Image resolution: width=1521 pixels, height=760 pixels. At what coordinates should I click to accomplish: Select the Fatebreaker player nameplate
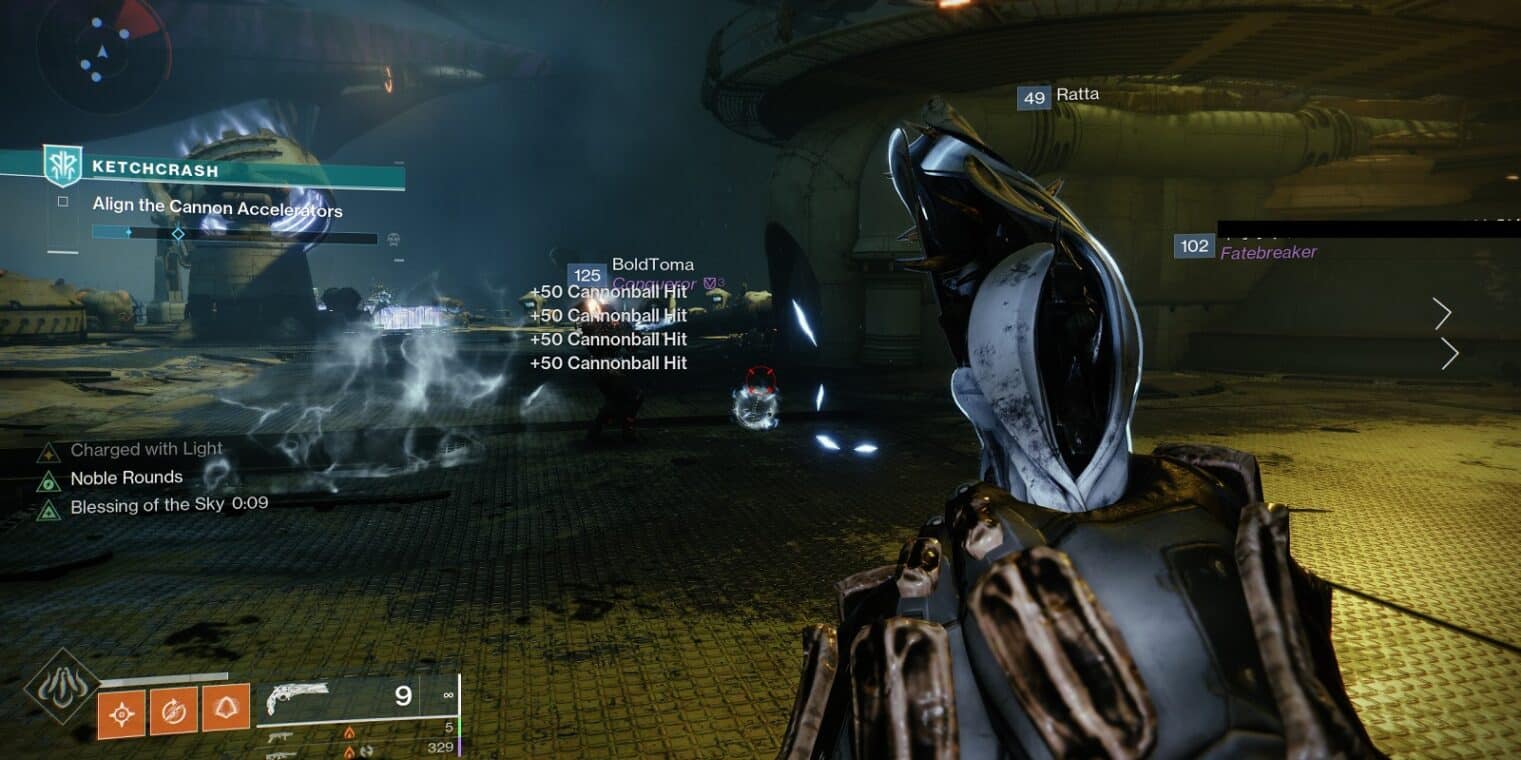point(1268,252)
